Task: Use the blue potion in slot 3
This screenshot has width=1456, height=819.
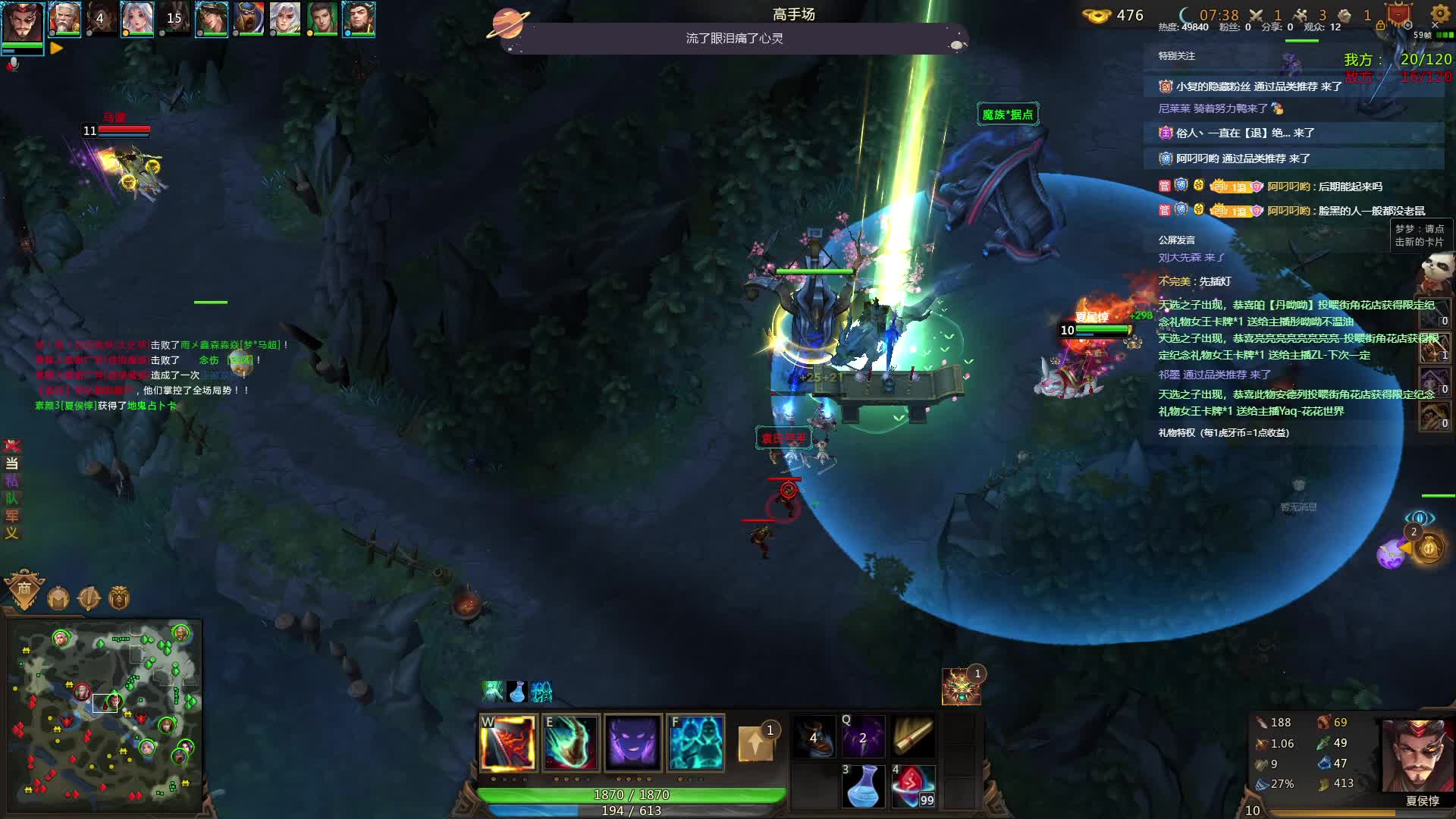Action: (x=863, y=786)
